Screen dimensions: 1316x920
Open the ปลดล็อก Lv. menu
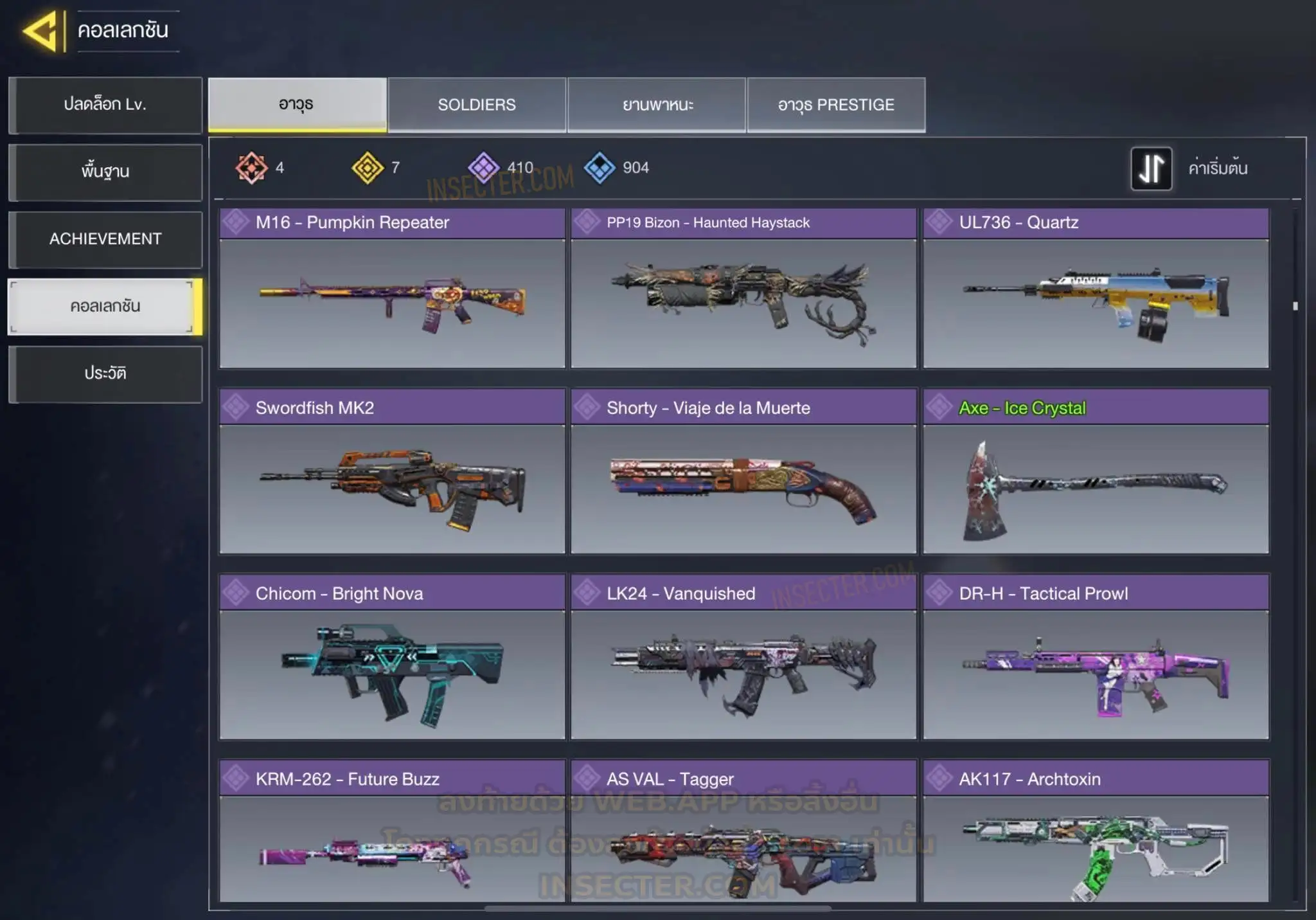pyautogui.click(x=105, y=105)
